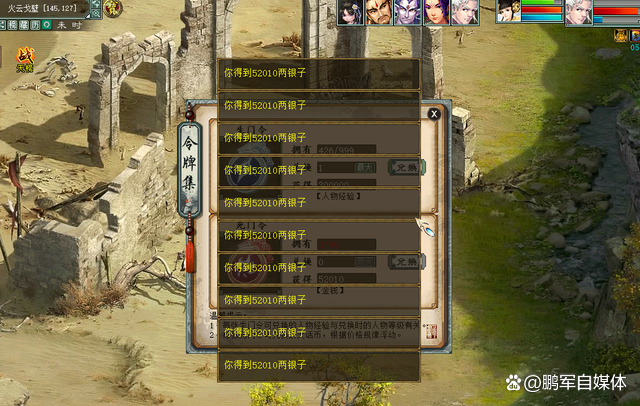The width and height of the screenshot is (640, 406).
Task: Open the player character portrait
Action: coord(578,12)
